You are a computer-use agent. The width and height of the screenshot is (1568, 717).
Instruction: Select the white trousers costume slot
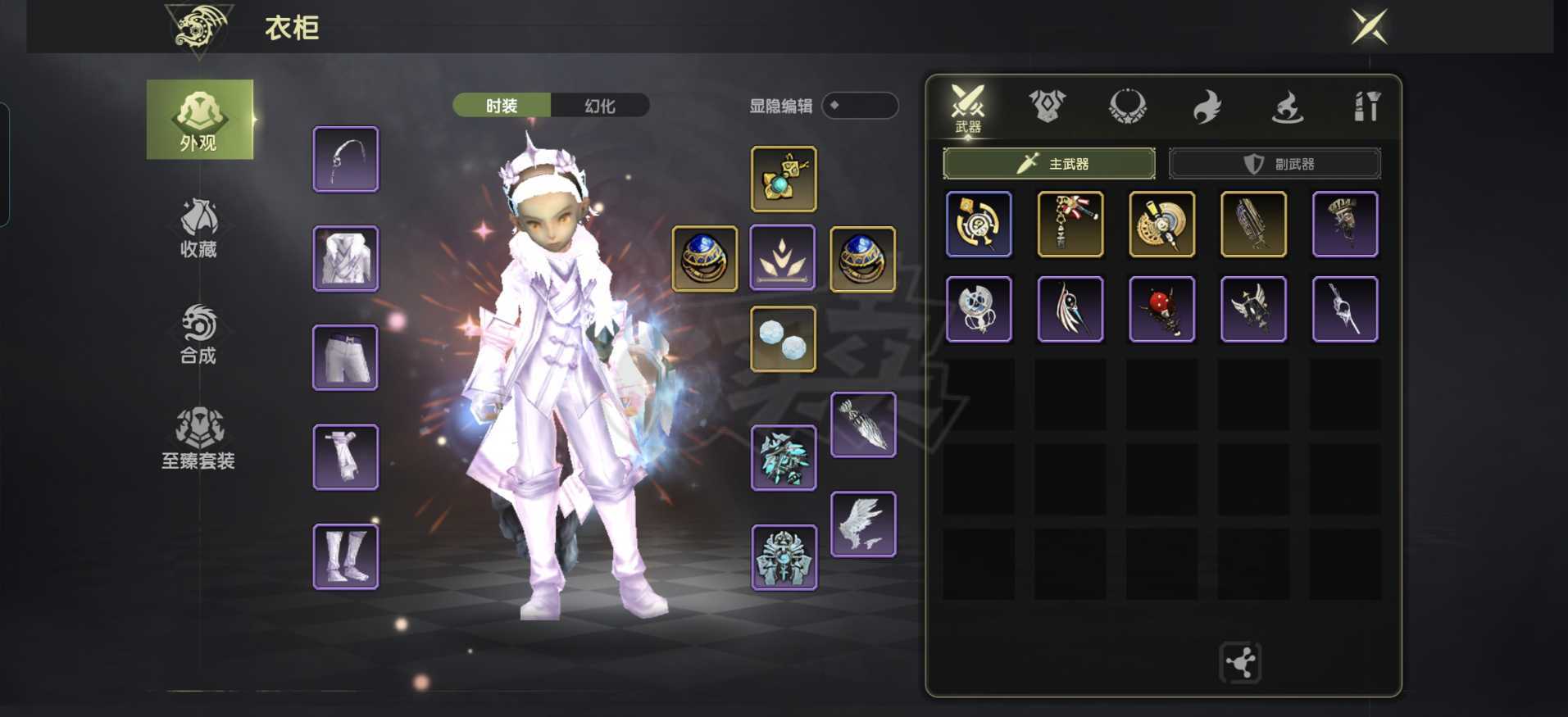(x=346, y=358)
